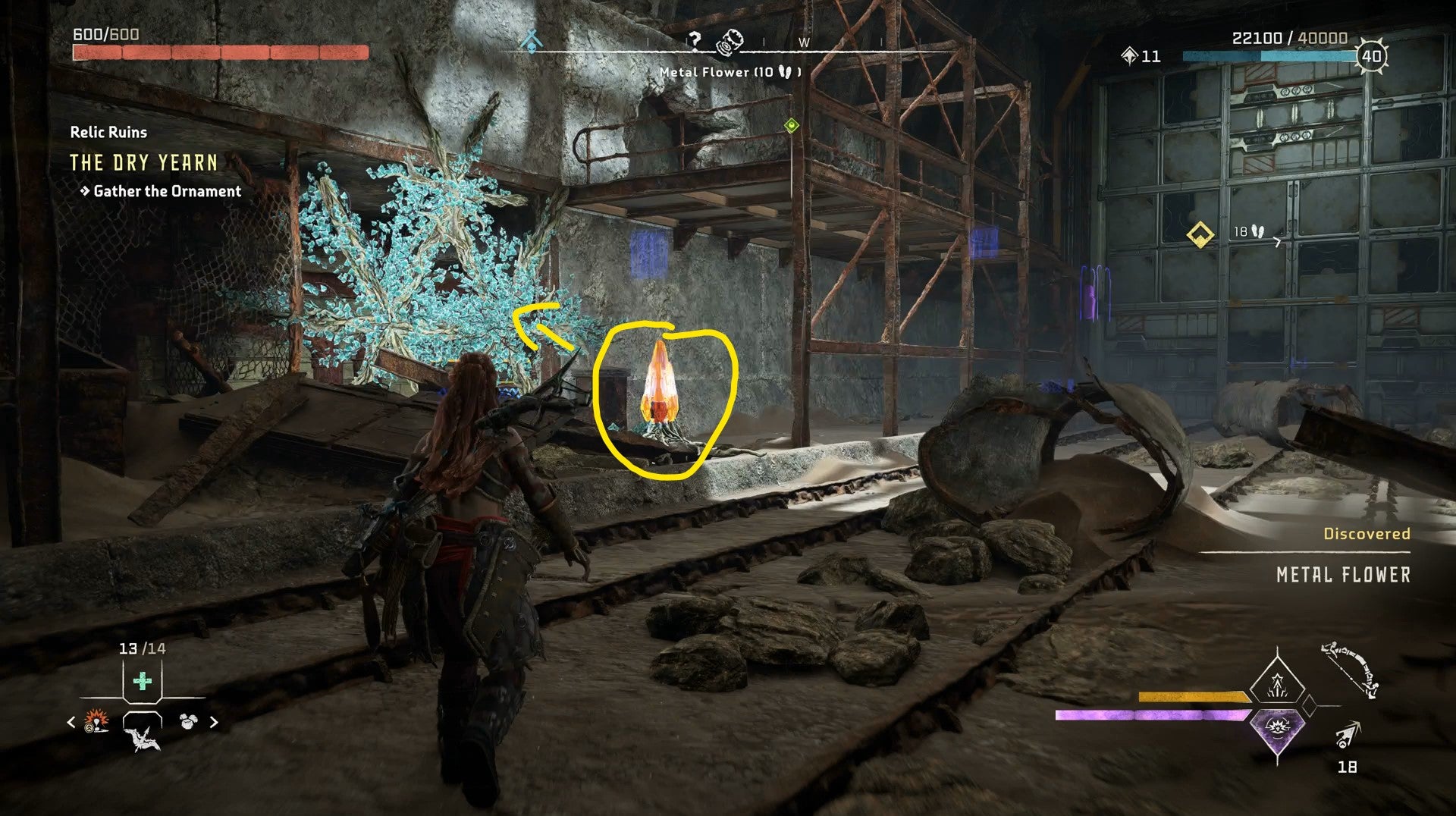The width and height of the screenshot is (1456, 816).
Task: Cycle tools right with the right arrow
Action: 214,722
